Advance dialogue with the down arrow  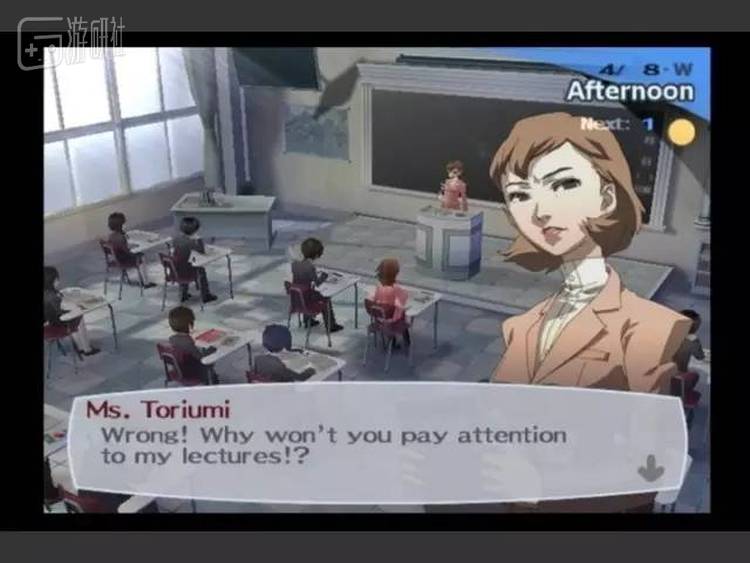point(651,467)
